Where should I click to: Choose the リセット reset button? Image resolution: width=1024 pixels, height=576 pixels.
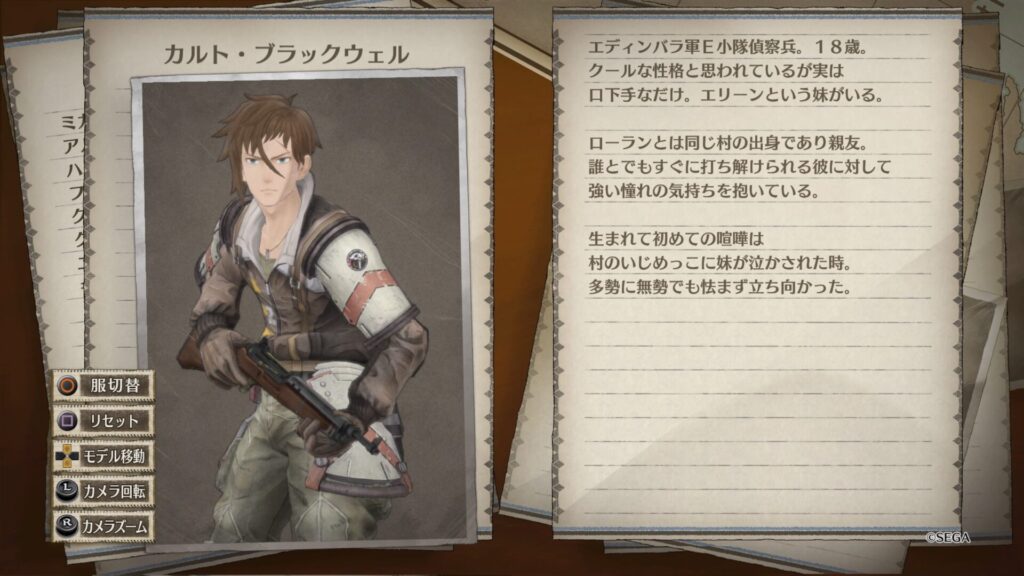click(x=103, y=421)
